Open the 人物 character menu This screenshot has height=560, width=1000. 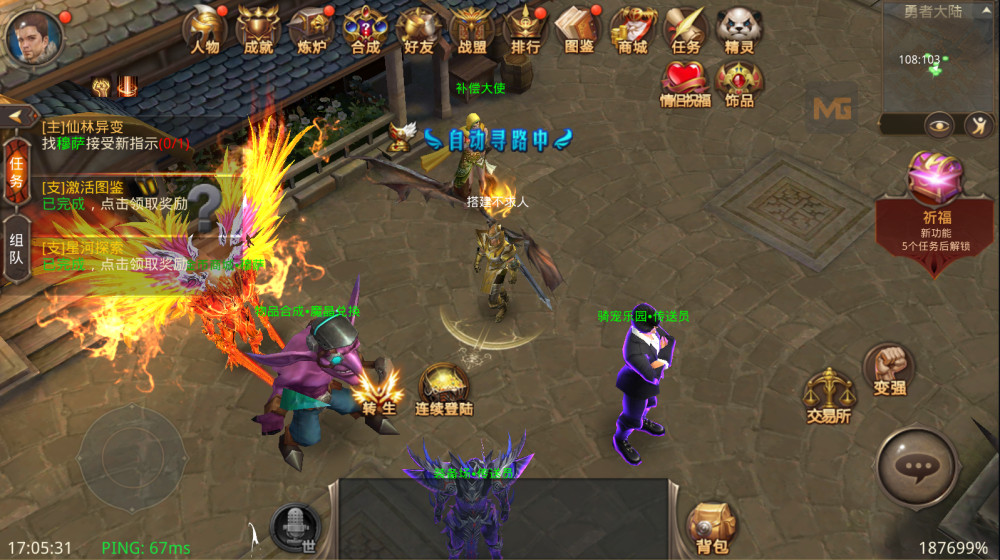[x=205, y=30]
